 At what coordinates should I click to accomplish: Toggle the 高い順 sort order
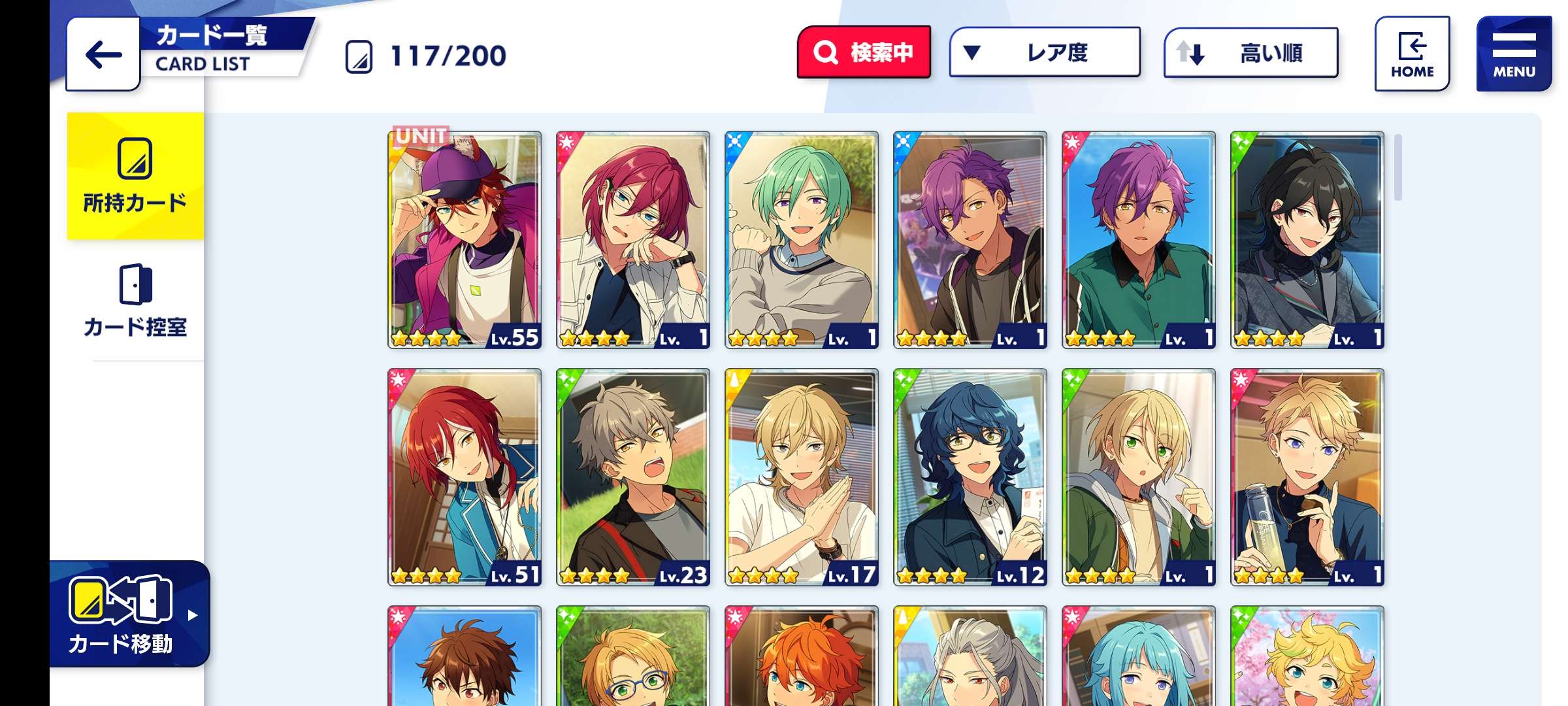(1250, 52)
